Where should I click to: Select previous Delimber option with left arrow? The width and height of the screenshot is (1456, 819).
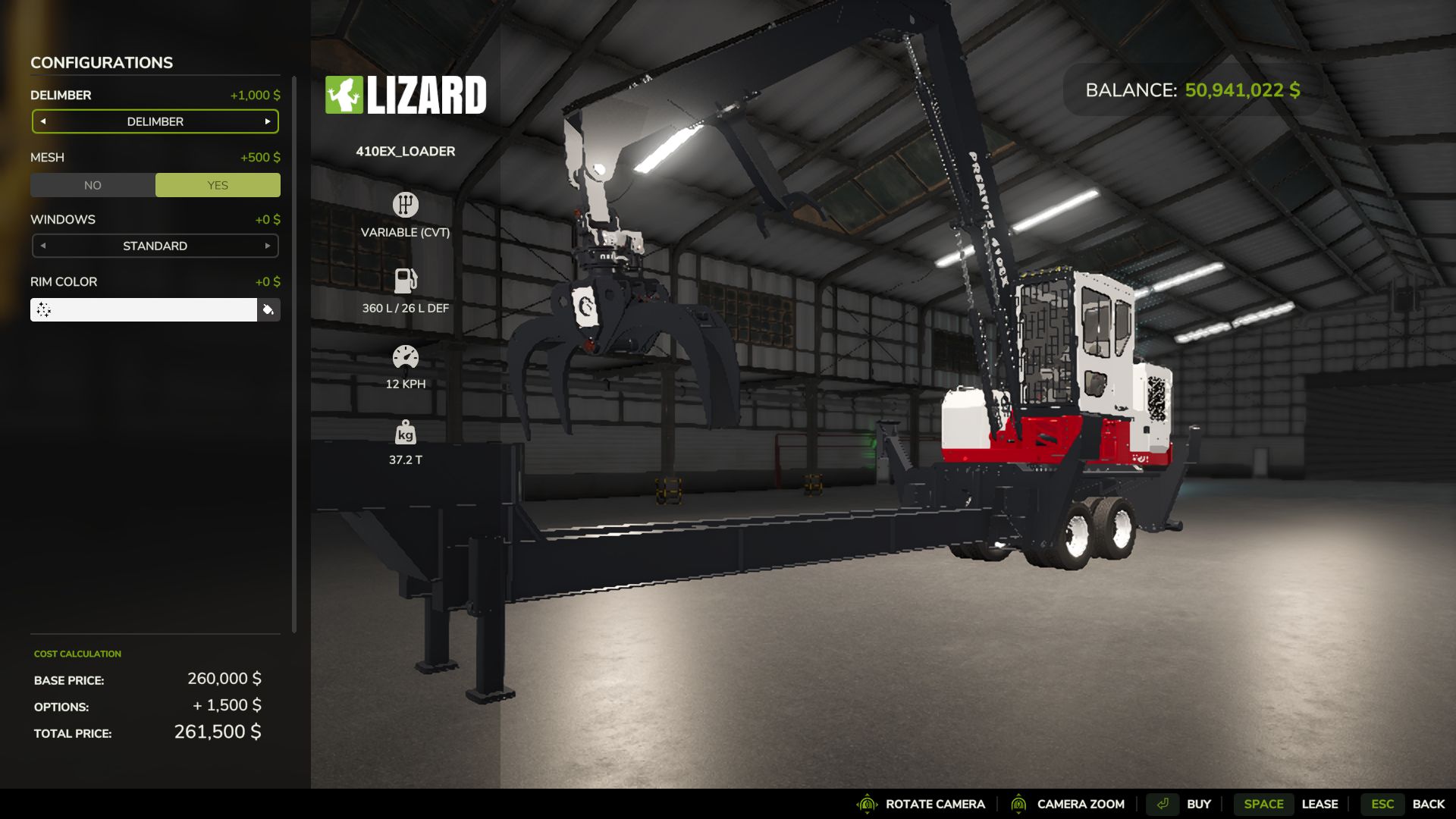tap(43, 121)
